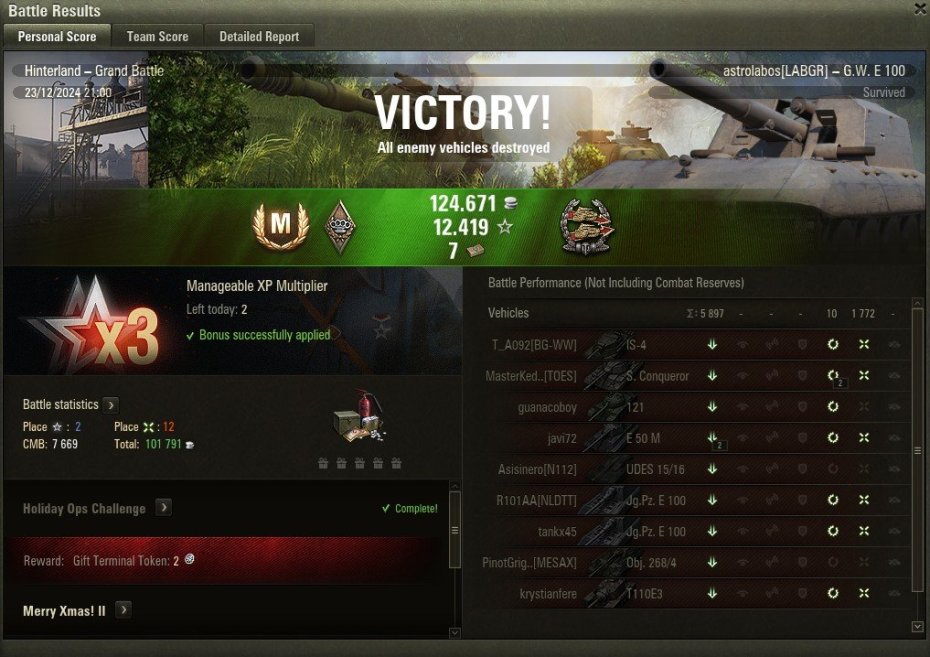Close the Battle Results window
The width and height of the screenshot is (930, 657).
[920, 9]
